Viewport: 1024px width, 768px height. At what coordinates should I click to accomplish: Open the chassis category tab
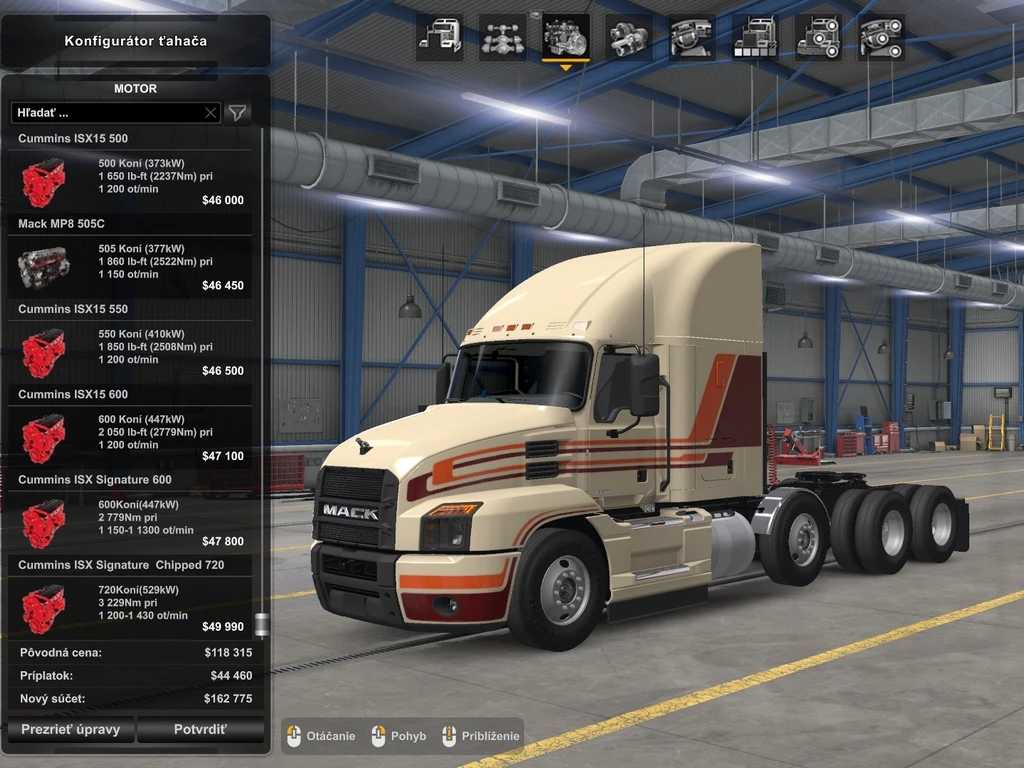[x=502, y=38]
